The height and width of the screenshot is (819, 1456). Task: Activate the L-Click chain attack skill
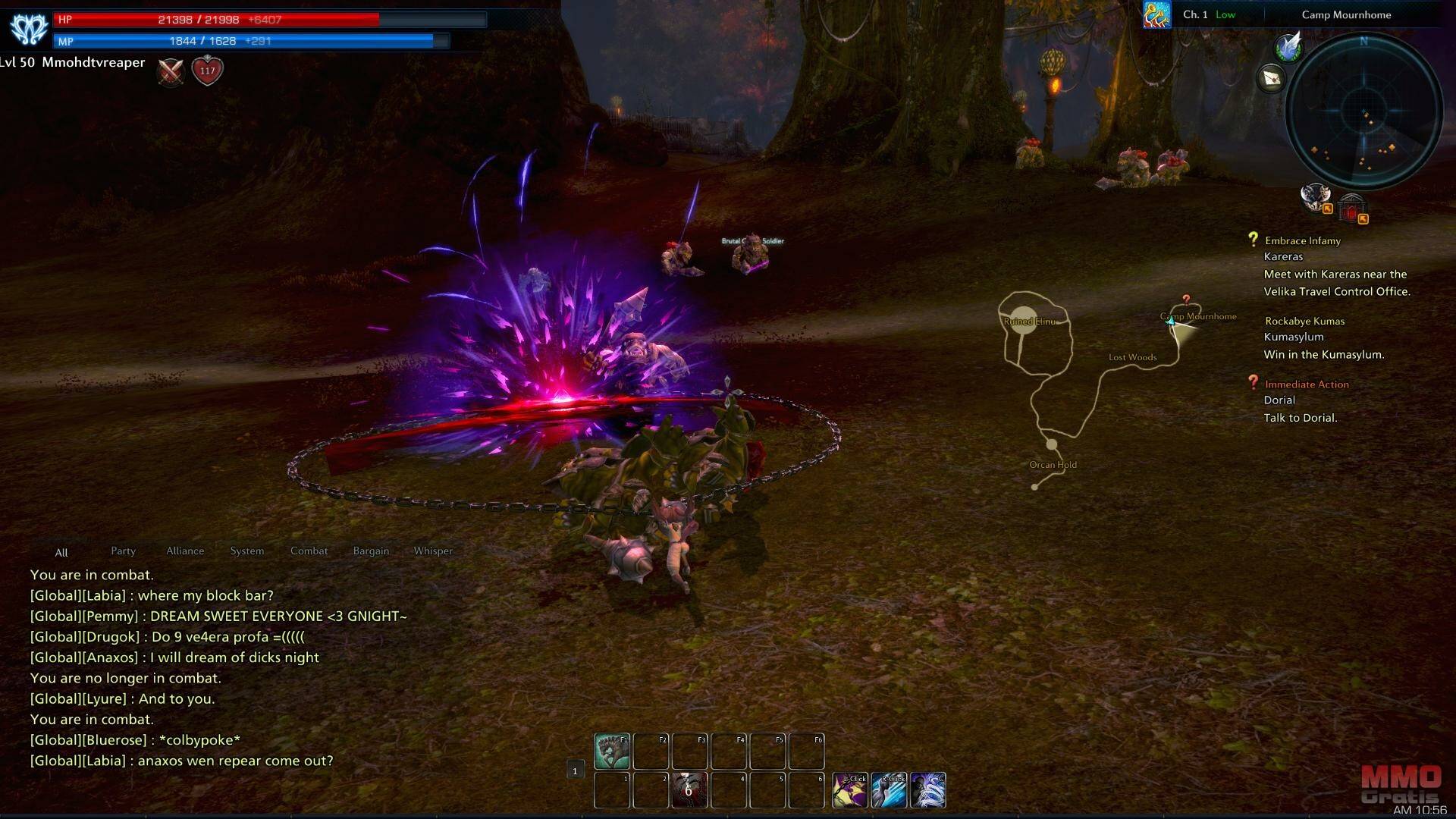pyautogui.click(x=850, y=790)
